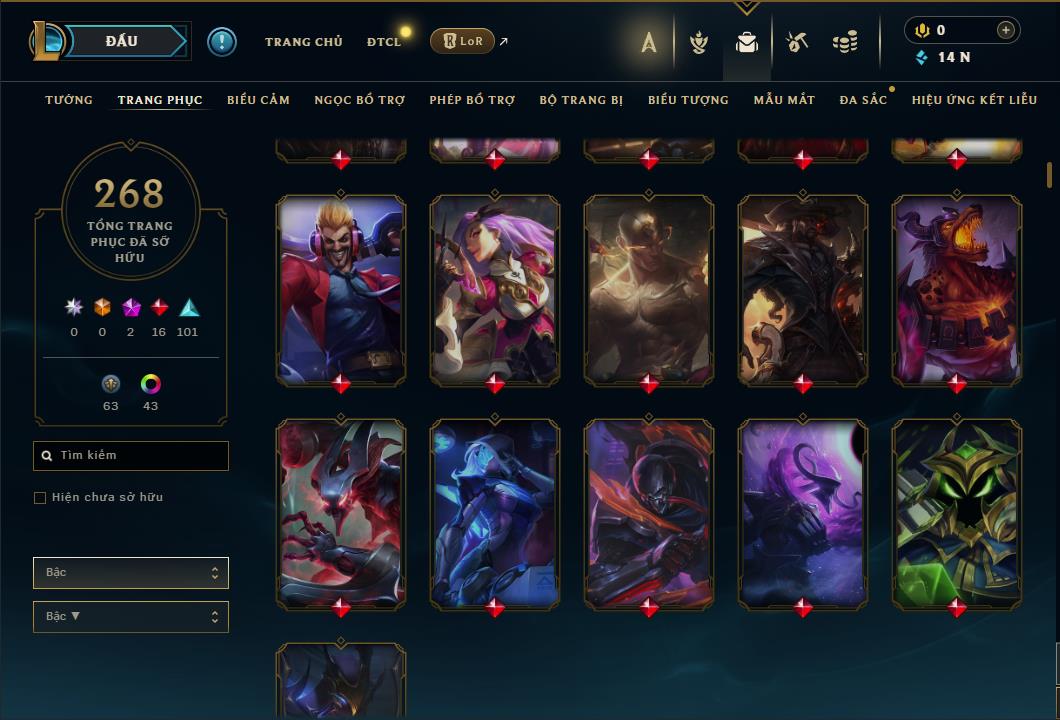Open the hammer crafting icon
This screenshot has height=720, width=1060.
coord(796,42)
